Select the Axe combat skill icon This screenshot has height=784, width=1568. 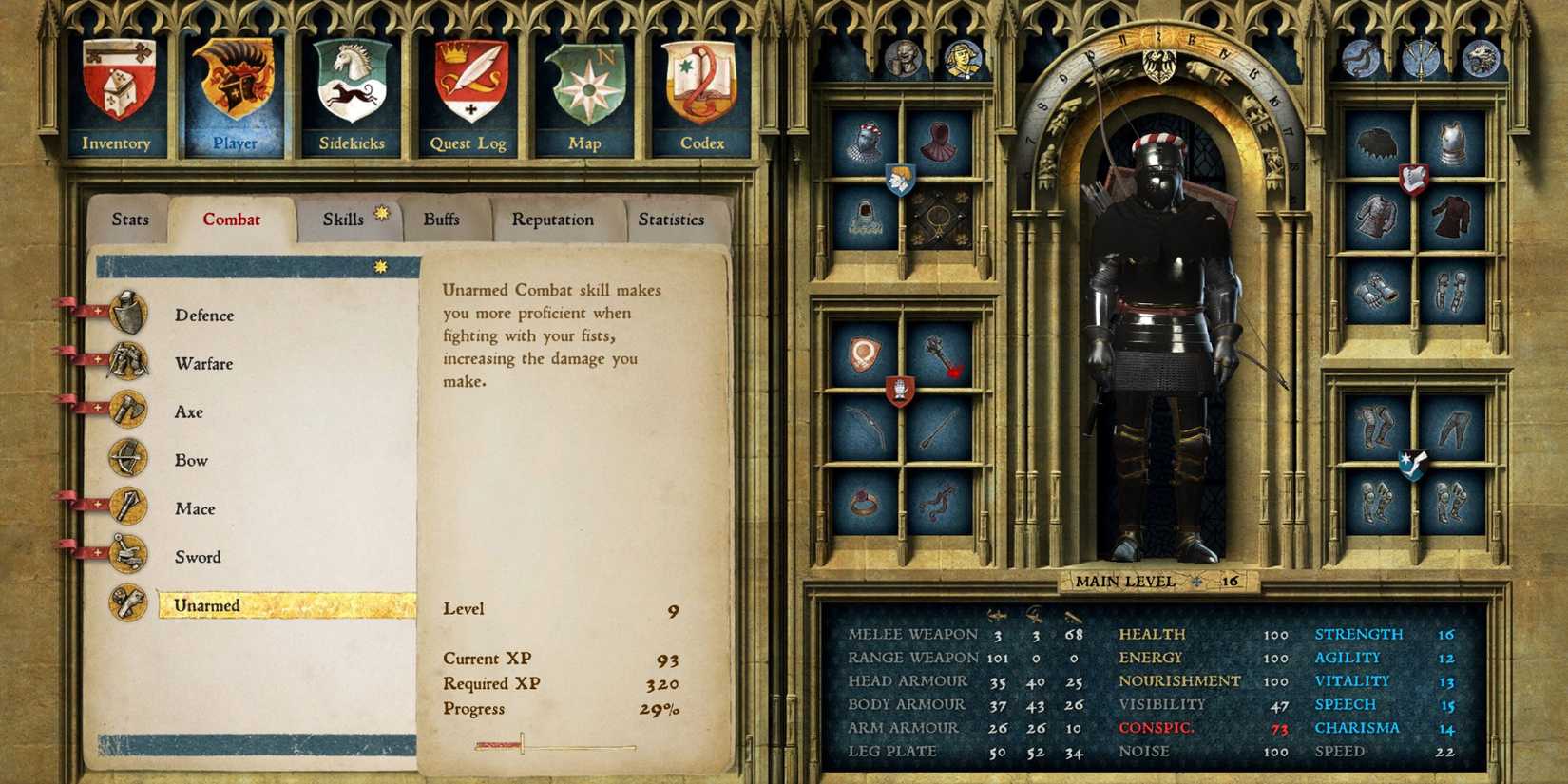[x=131, y=411]
